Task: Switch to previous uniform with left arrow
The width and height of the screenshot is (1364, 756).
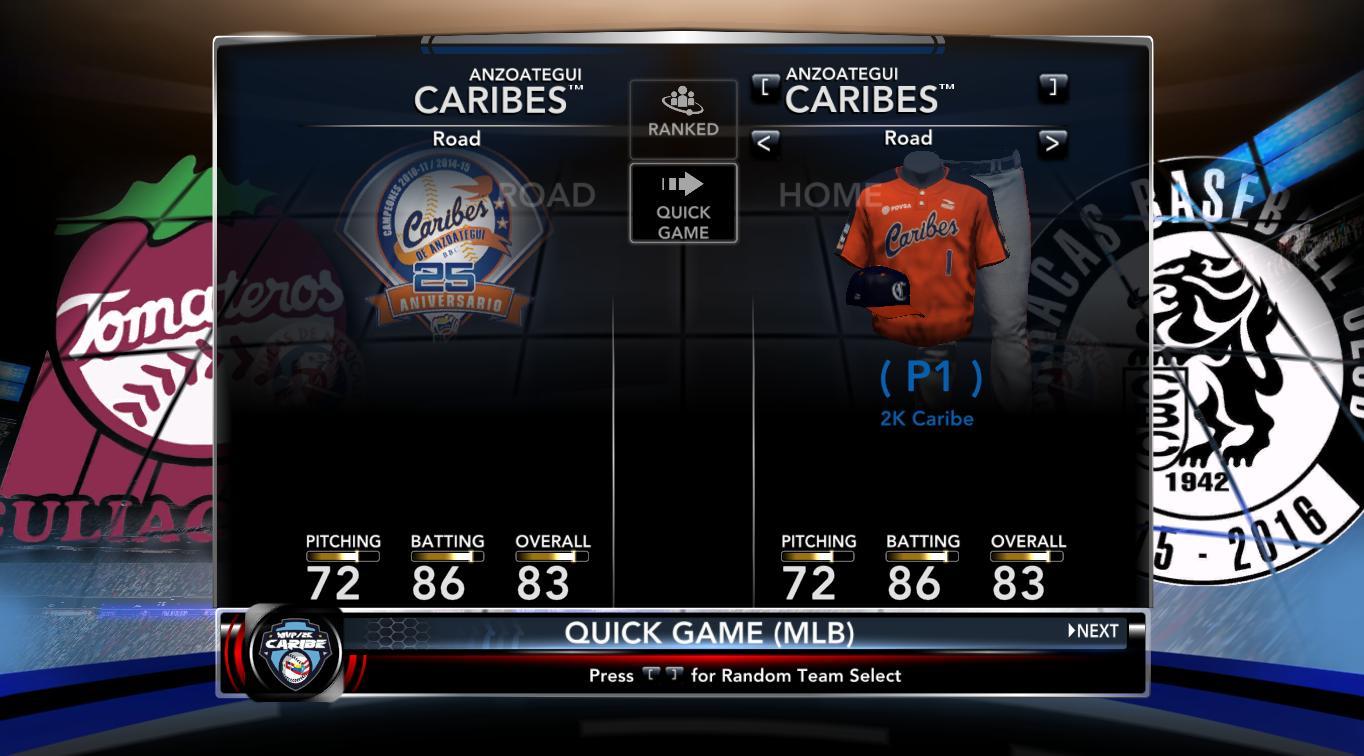Action: click(764, 142)
